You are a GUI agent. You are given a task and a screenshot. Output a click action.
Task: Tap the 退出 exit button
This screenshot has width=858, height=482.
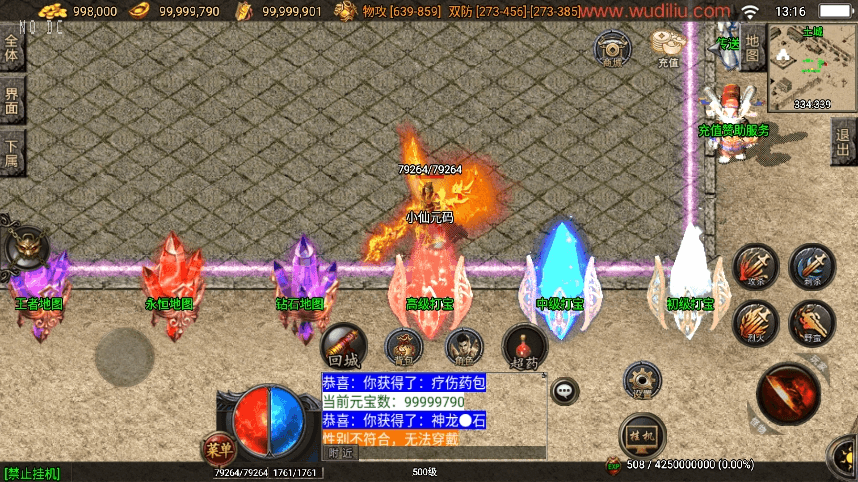(844, 142)
